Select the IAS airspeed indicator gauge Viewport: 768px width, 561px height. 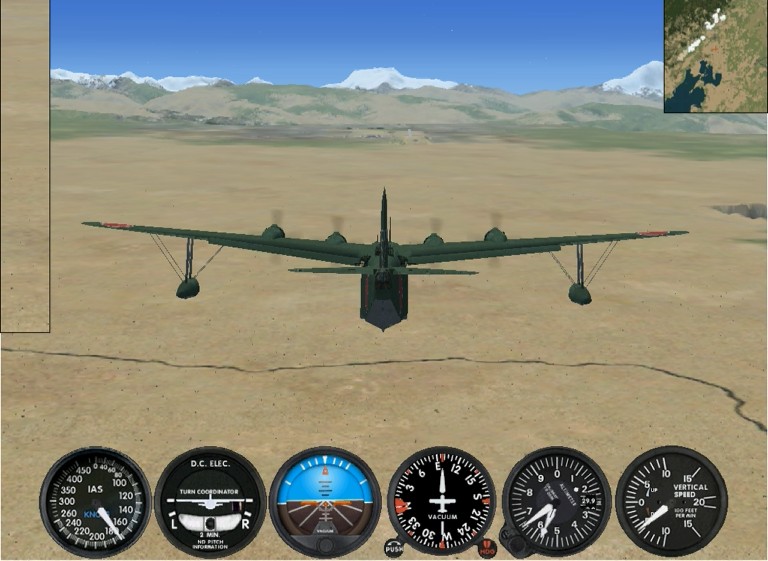[x=95, y=501]
